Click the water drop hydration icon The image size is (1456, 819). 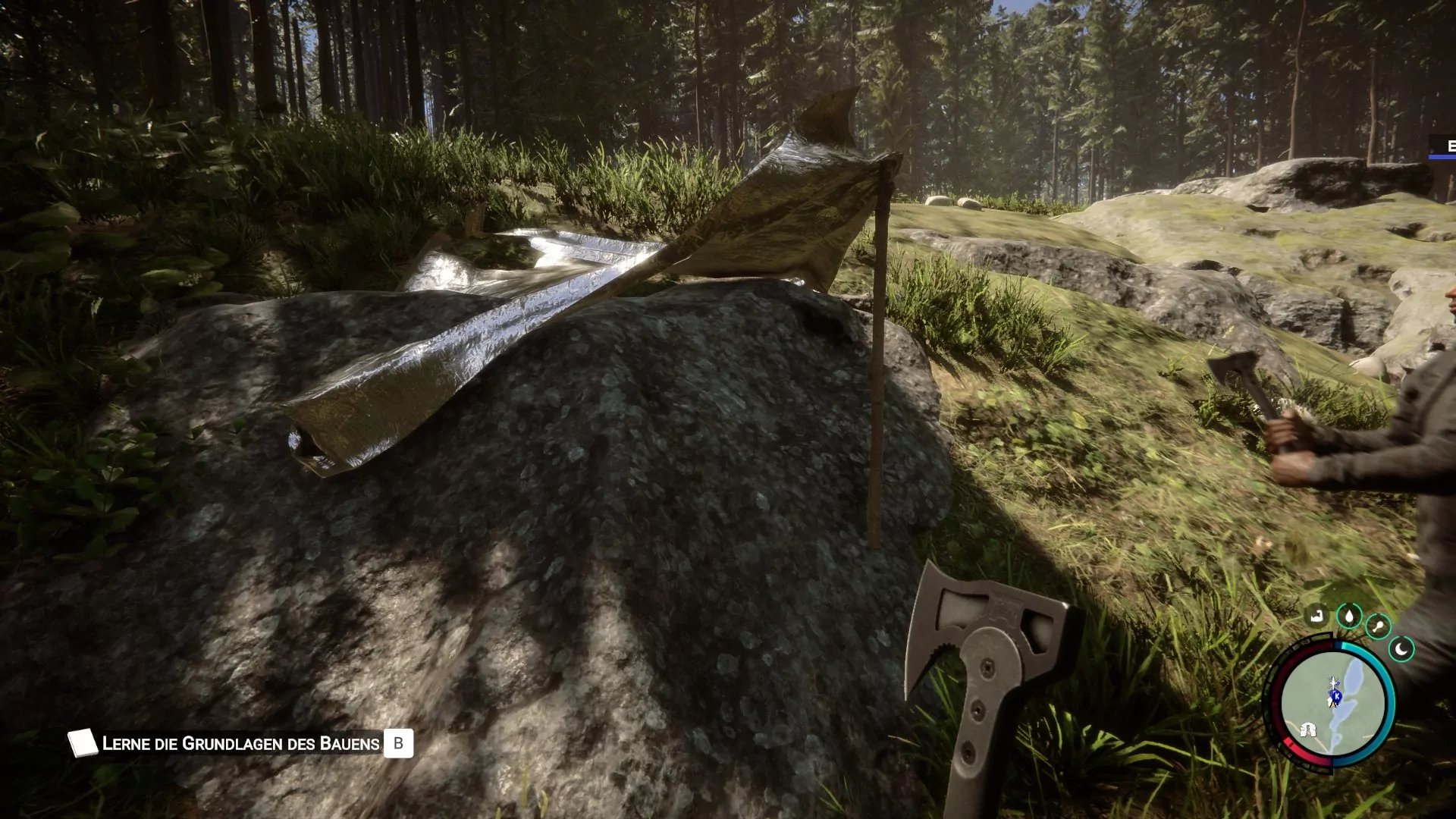[1349, 616]
